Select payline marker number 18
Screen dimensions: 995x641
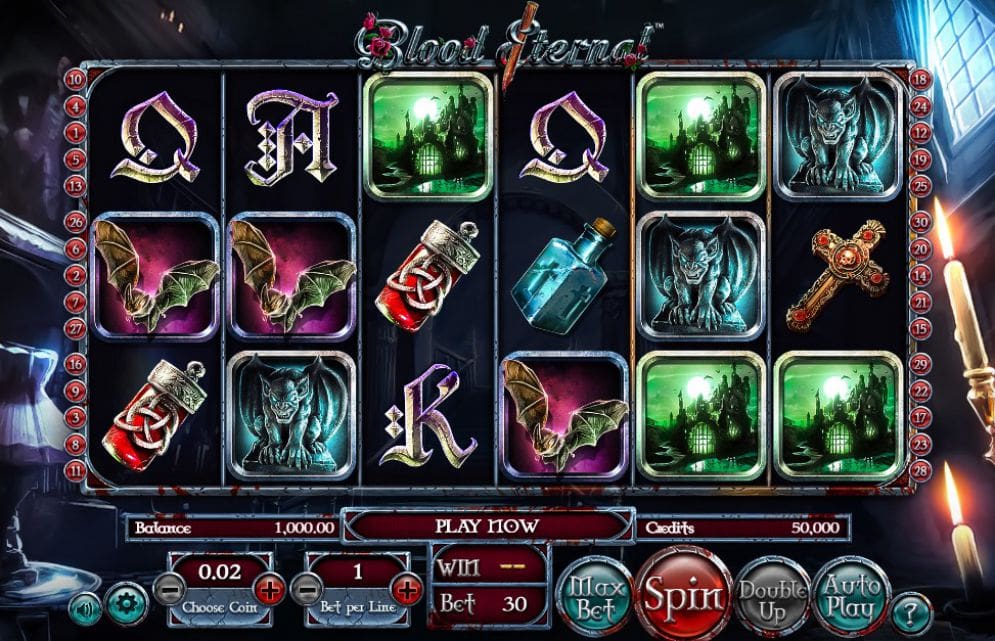click(921, 78)
